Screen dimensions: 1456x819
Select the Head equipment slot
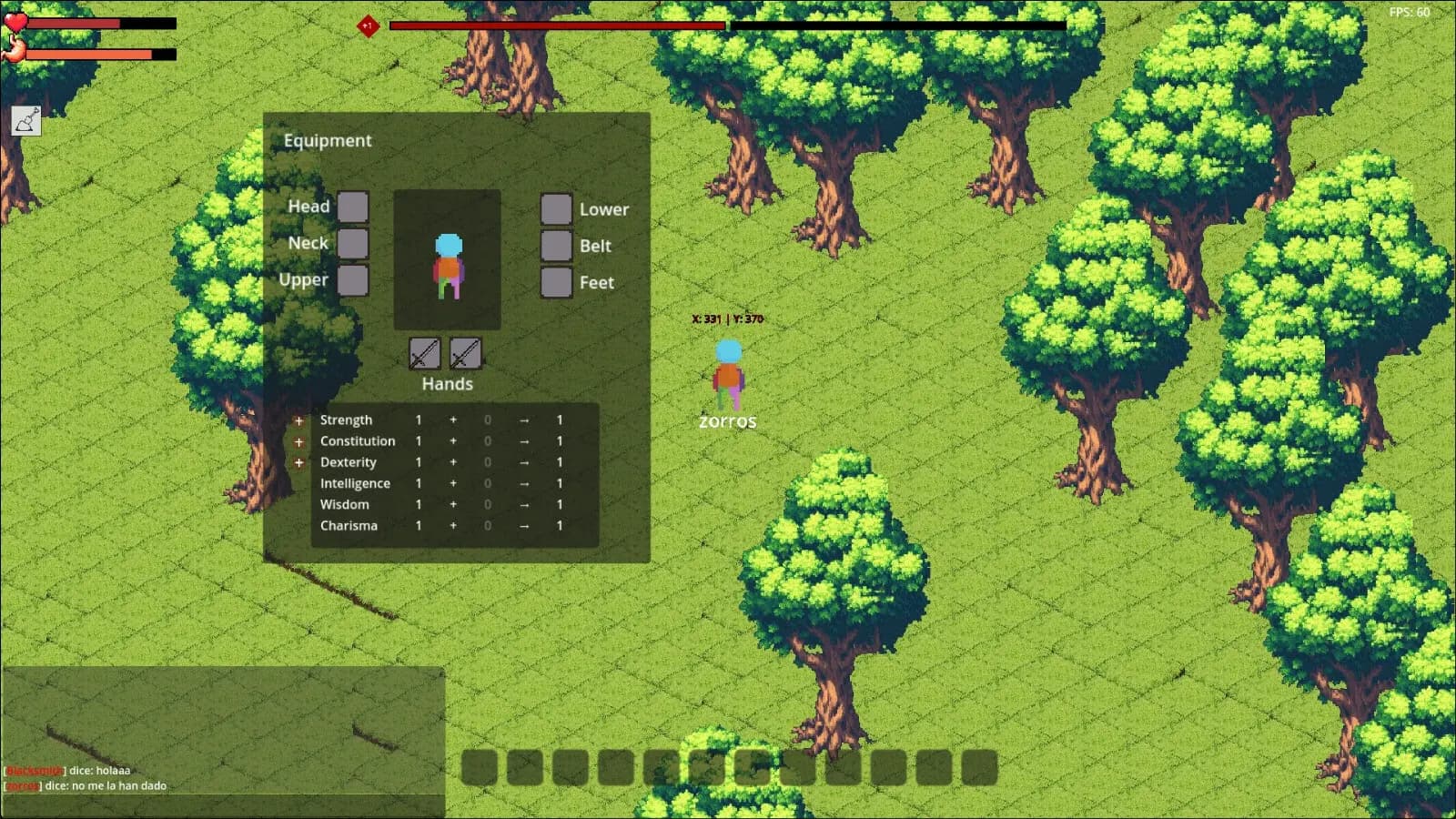(x=353, y=207)
